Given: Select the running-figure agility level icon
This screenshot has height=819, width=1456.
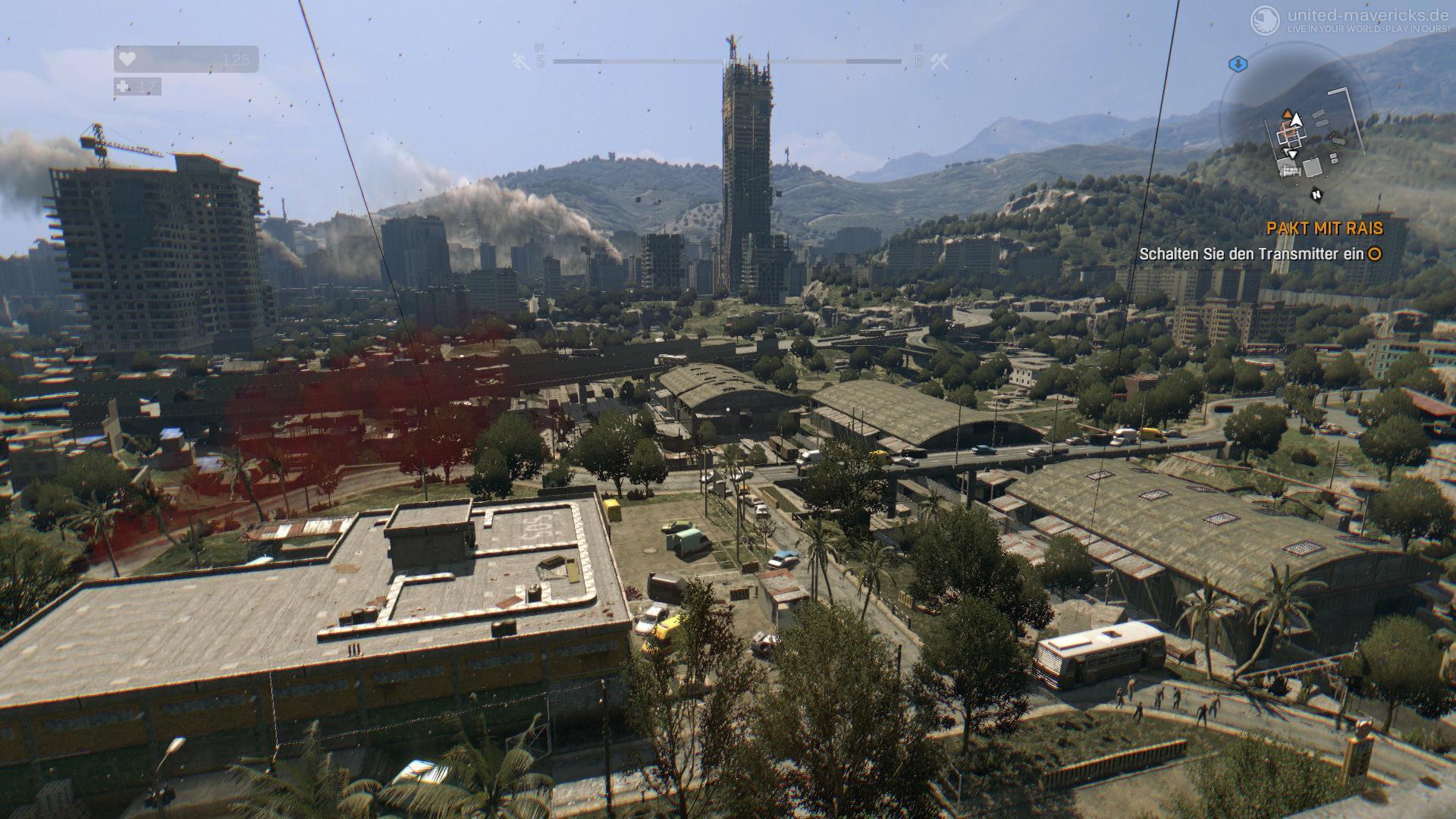Looking at the screenshot, I should [x=521, y=61].
